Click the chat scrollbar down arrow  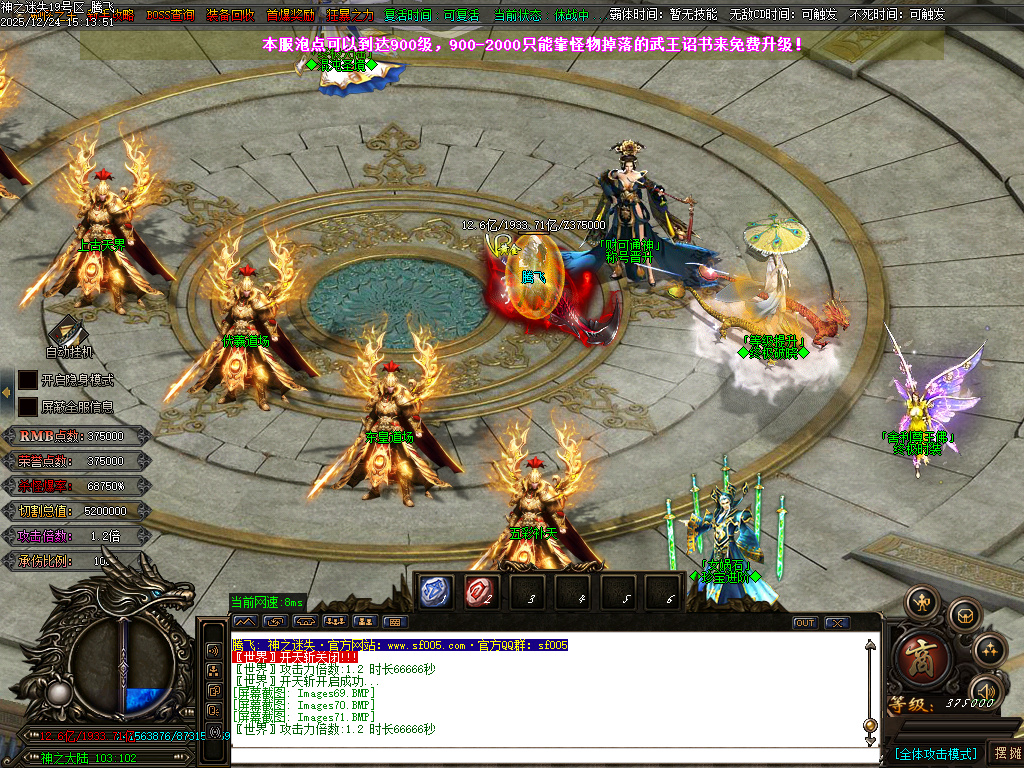(x=870, y=741)
